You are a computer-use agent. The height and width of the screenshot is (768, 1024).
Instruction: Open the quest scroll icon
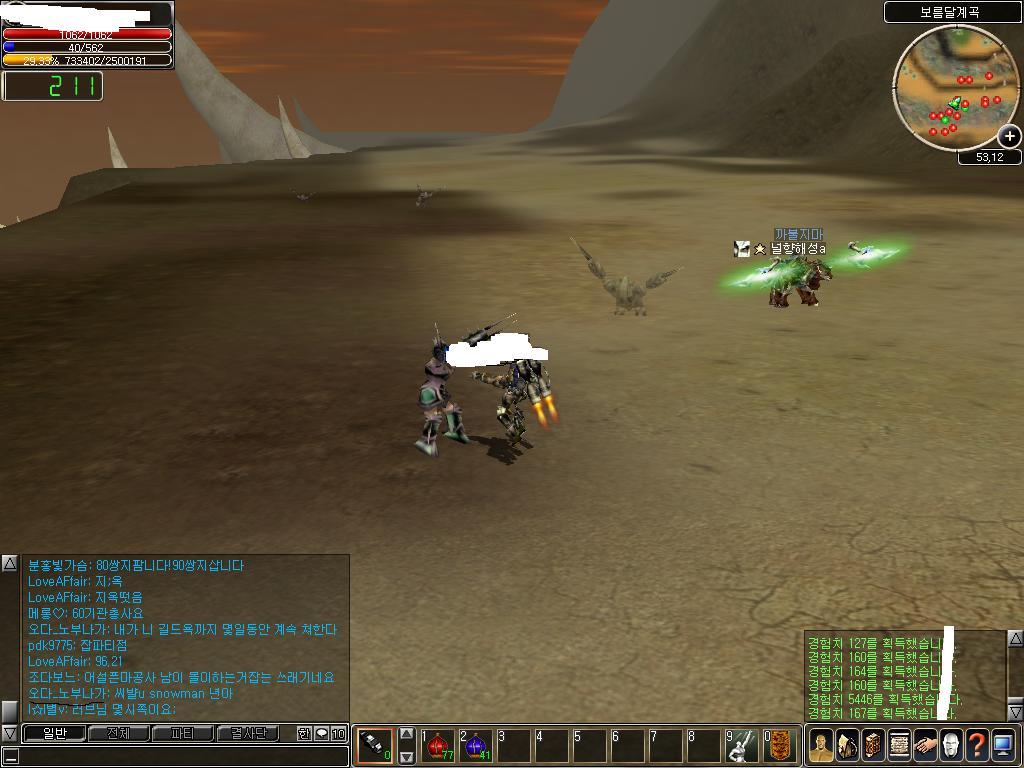coord(899,745)
